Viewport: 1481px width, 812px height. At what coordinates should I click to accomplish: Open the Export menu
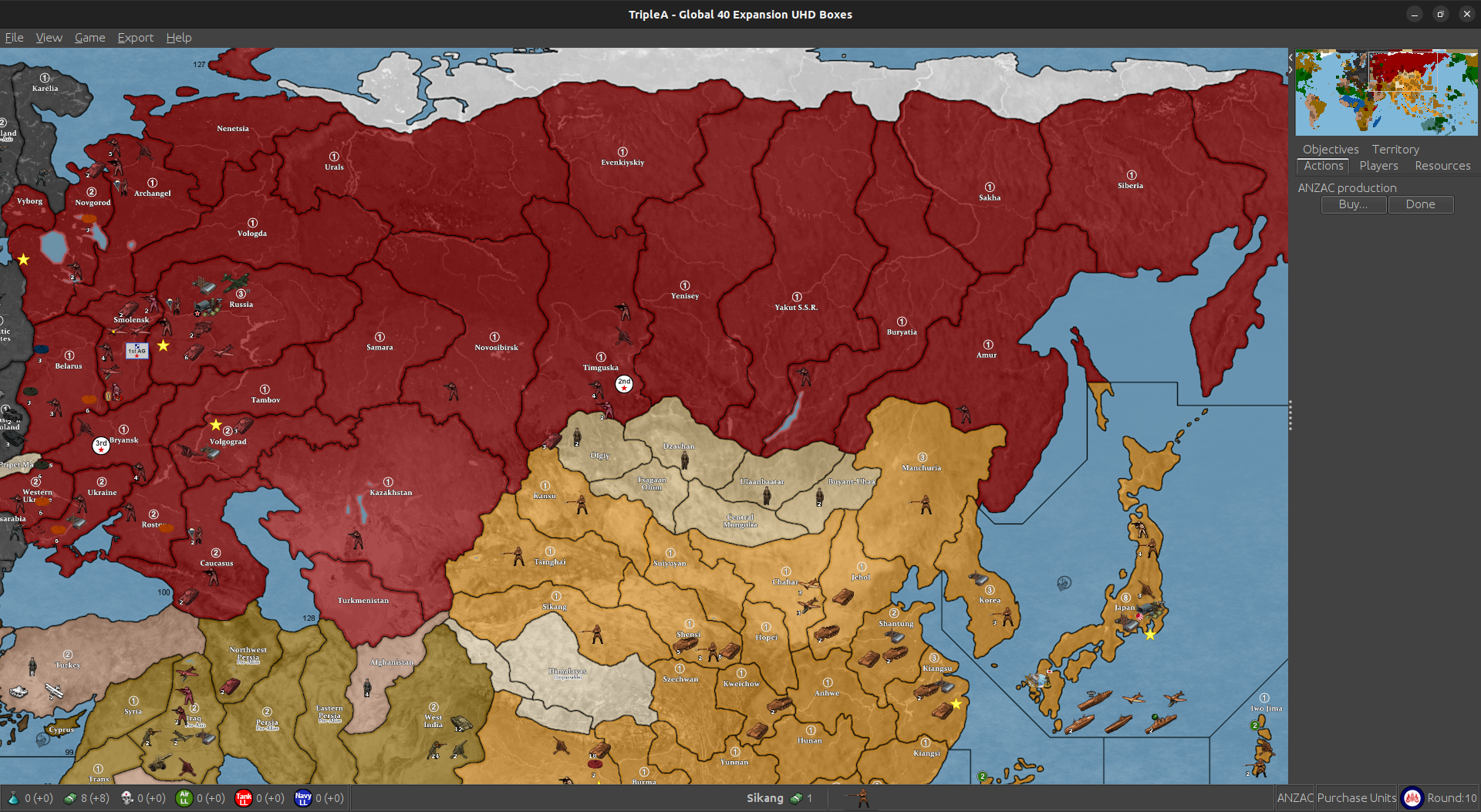coord(135,37)
